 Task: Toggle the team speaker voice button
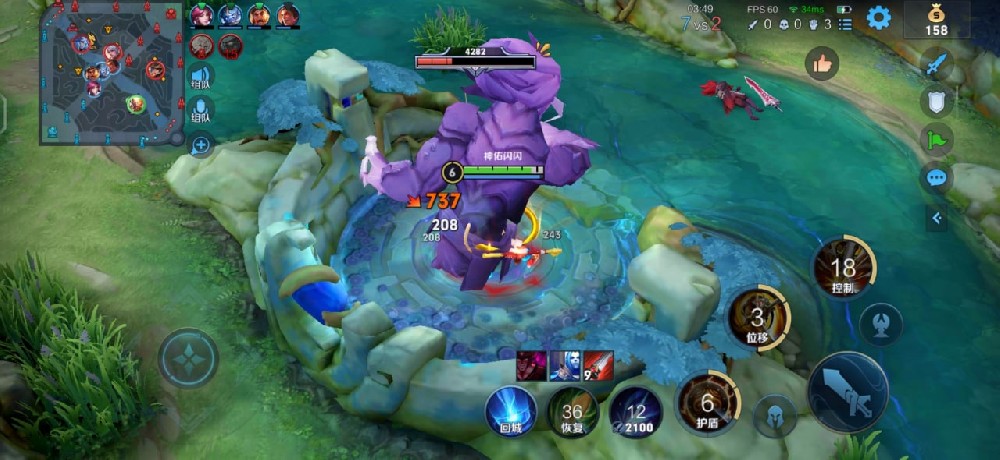coord(201,77)
